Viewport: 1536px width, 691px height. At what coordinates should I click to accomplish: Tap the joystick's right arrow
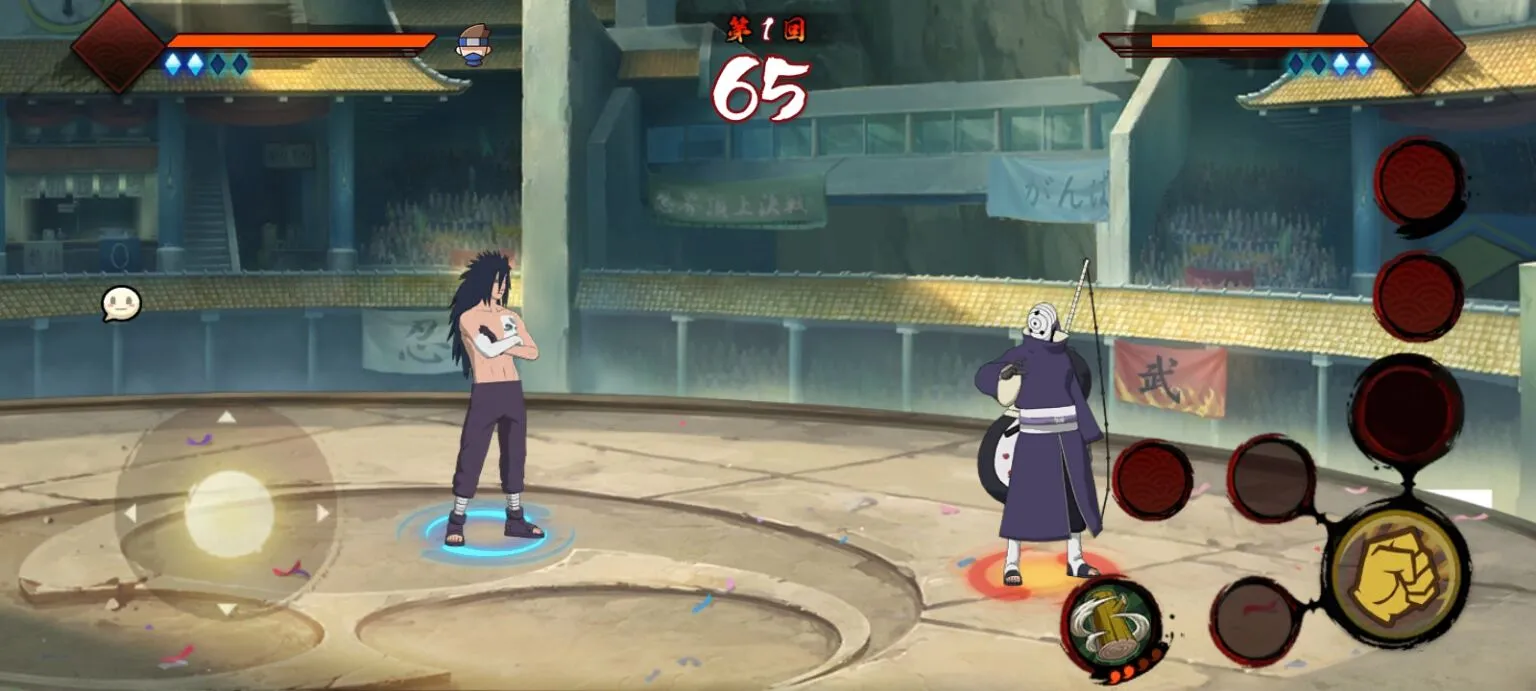point(323,513)
